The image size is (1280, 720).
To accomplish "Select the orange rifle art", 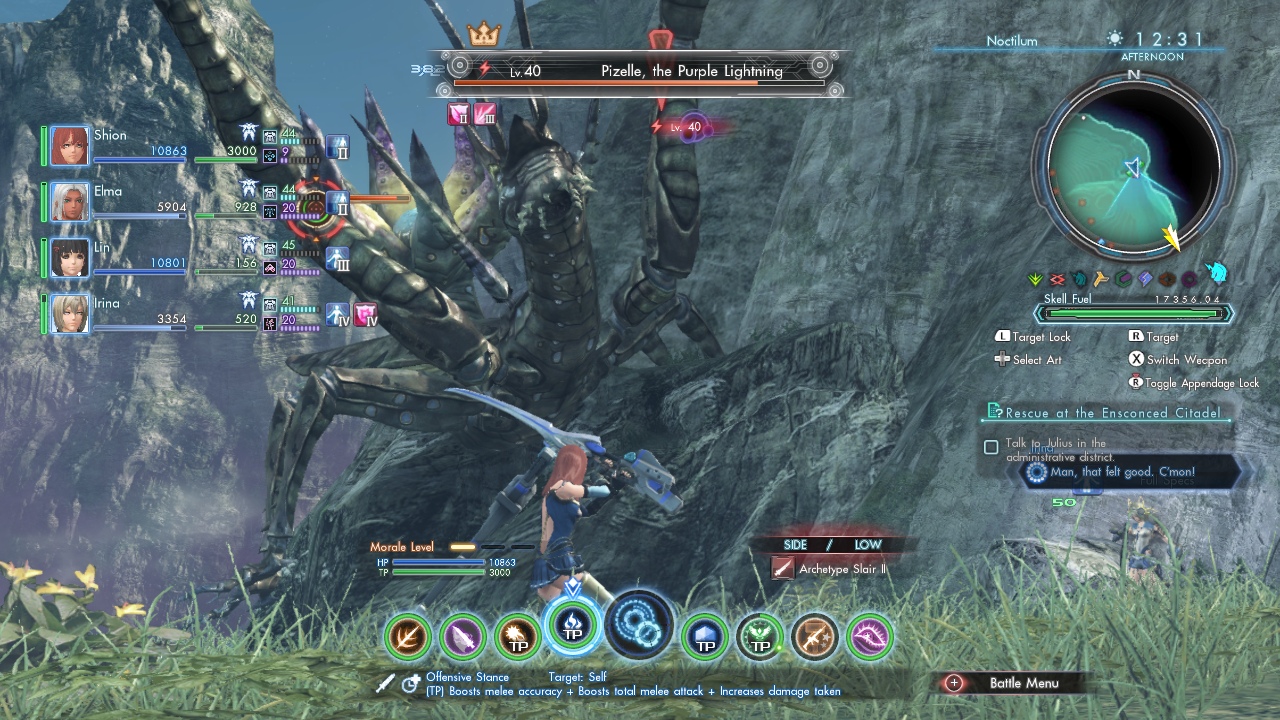I will [x=815, y=636].
